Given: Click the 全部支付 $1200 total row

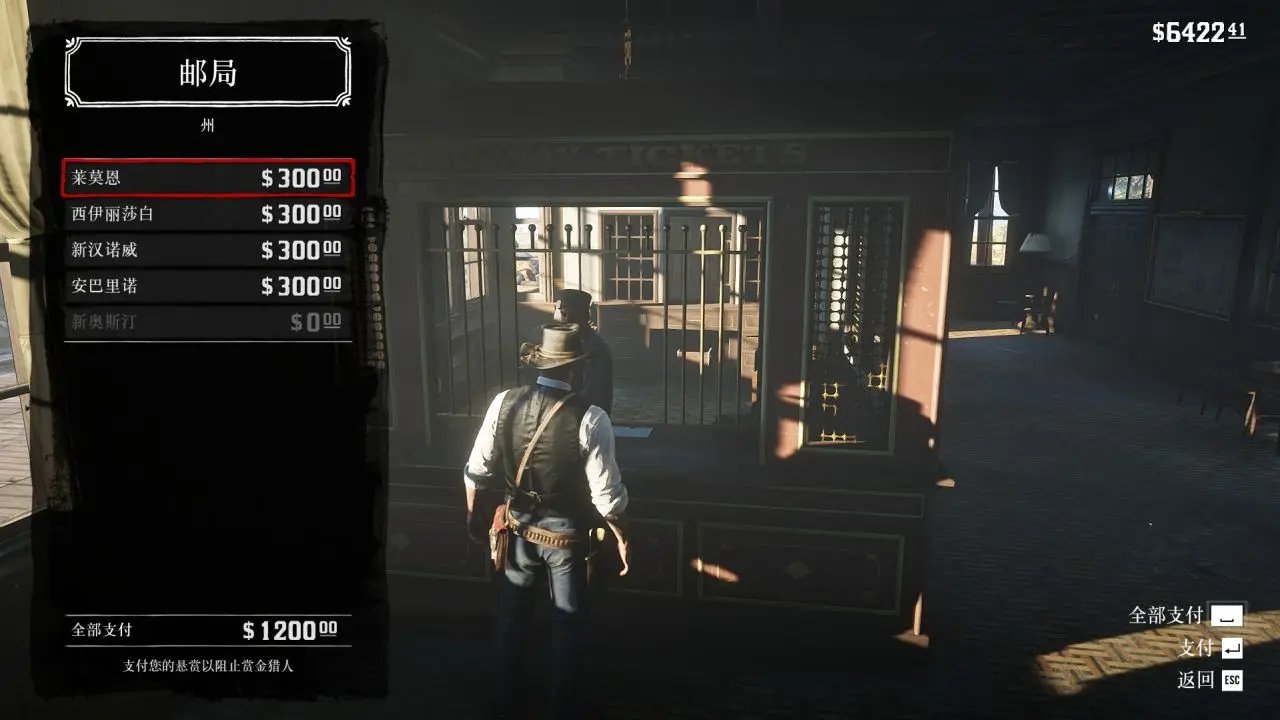Looking at the screenshot, I should 208,630.
